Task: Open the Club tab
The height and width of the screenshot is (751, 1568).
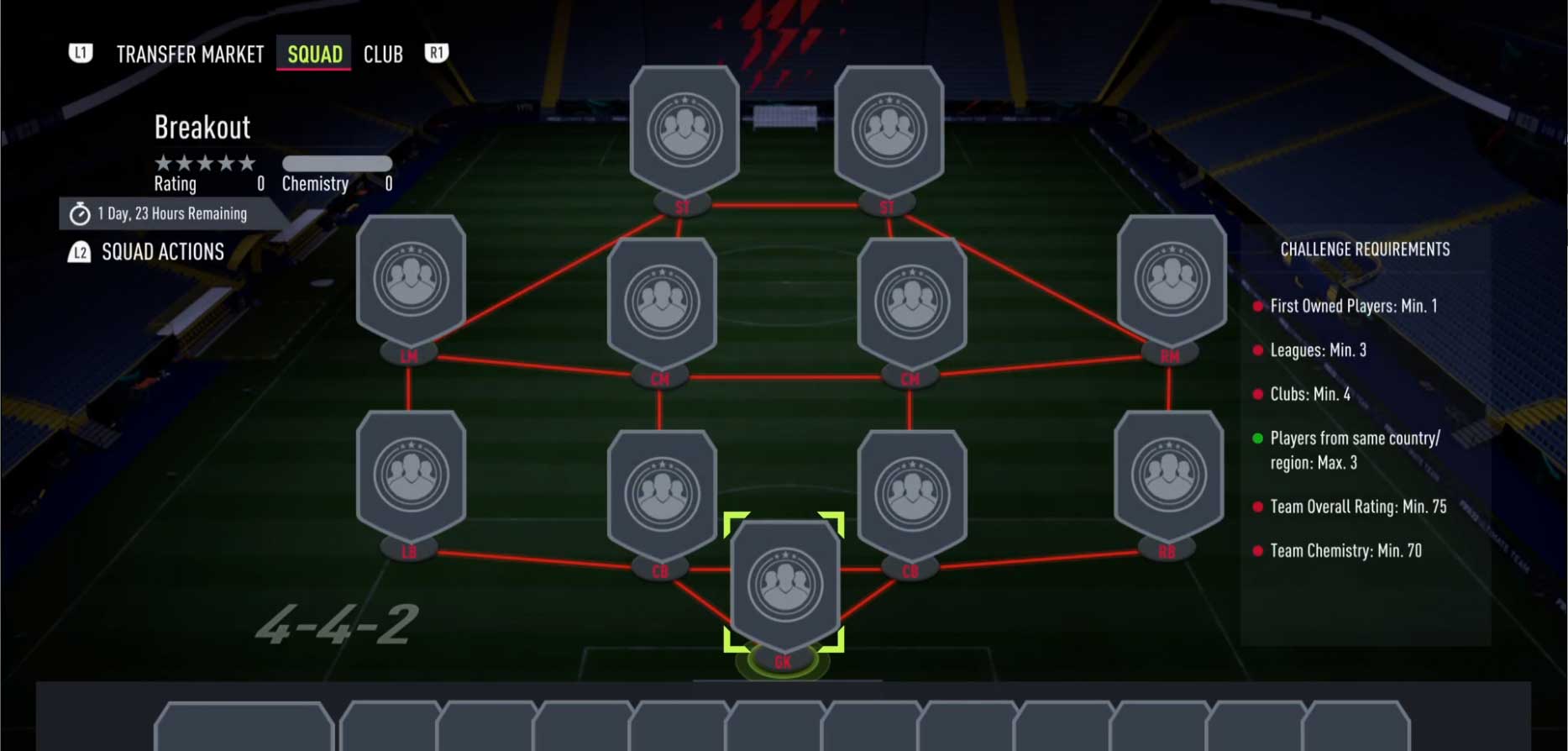Action: tap(383, 54)
